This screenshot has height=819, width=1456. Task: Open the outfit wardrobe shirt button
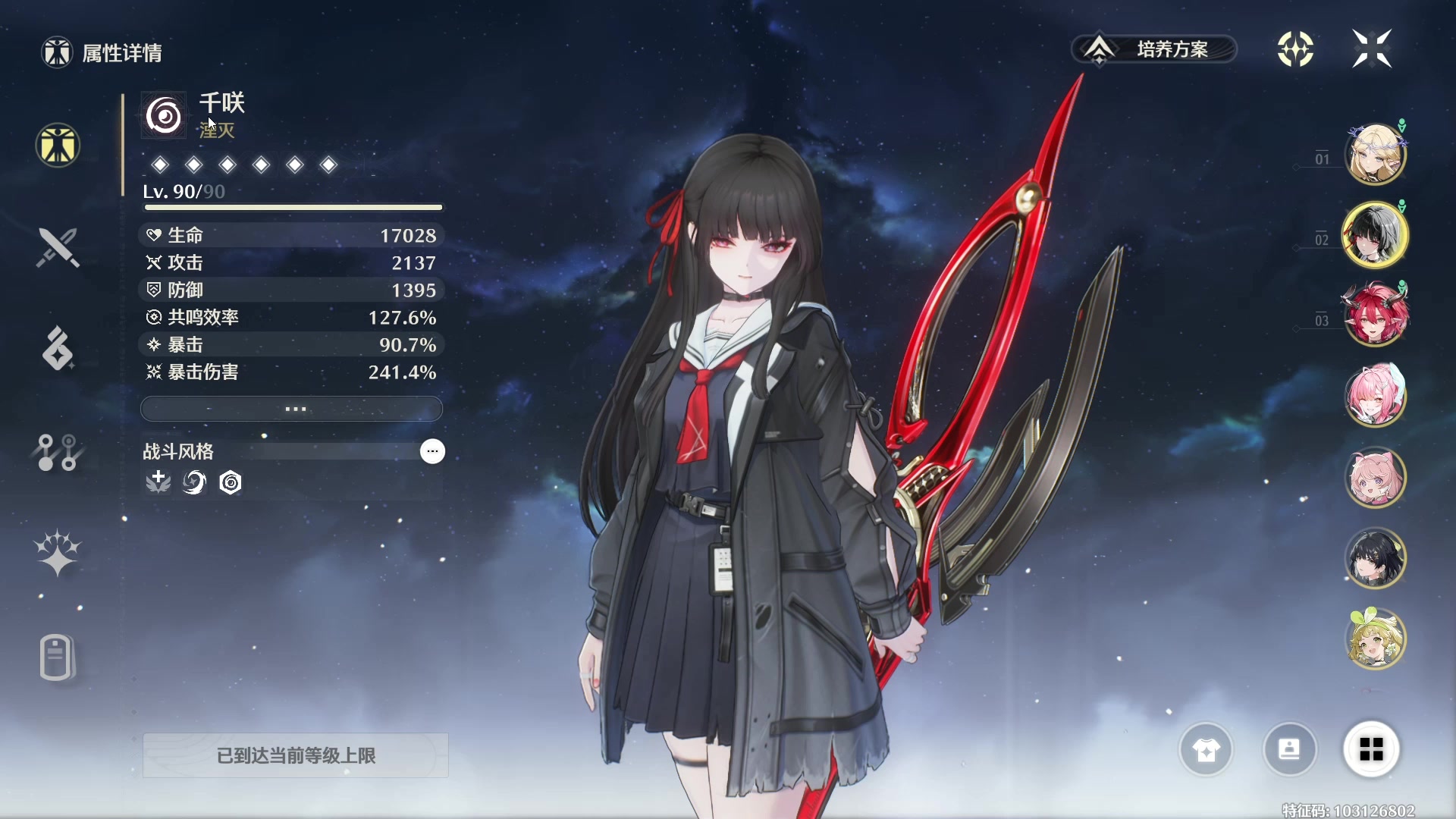tap(1206, 750)
